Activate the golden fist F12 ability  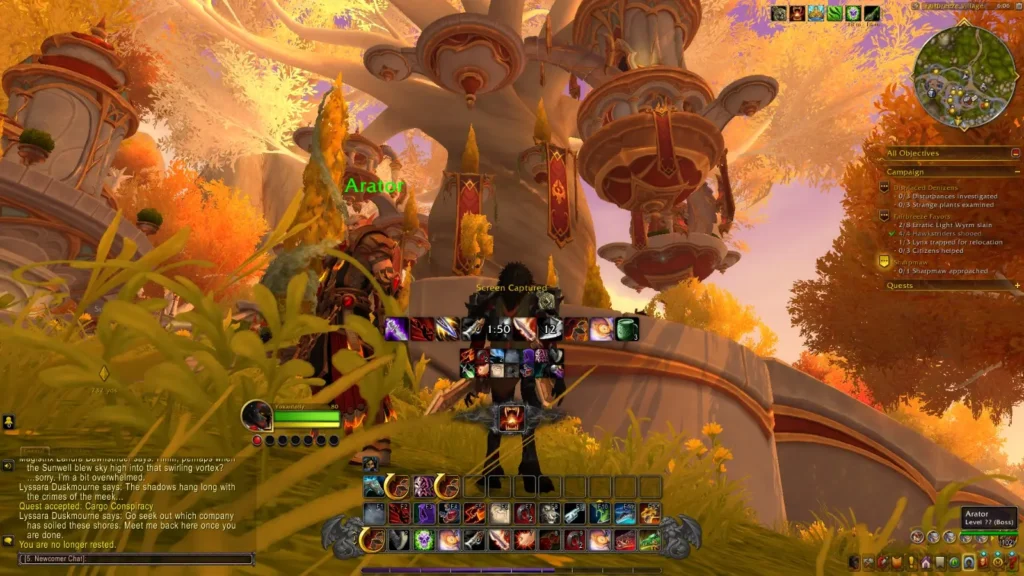click(650, 513)
